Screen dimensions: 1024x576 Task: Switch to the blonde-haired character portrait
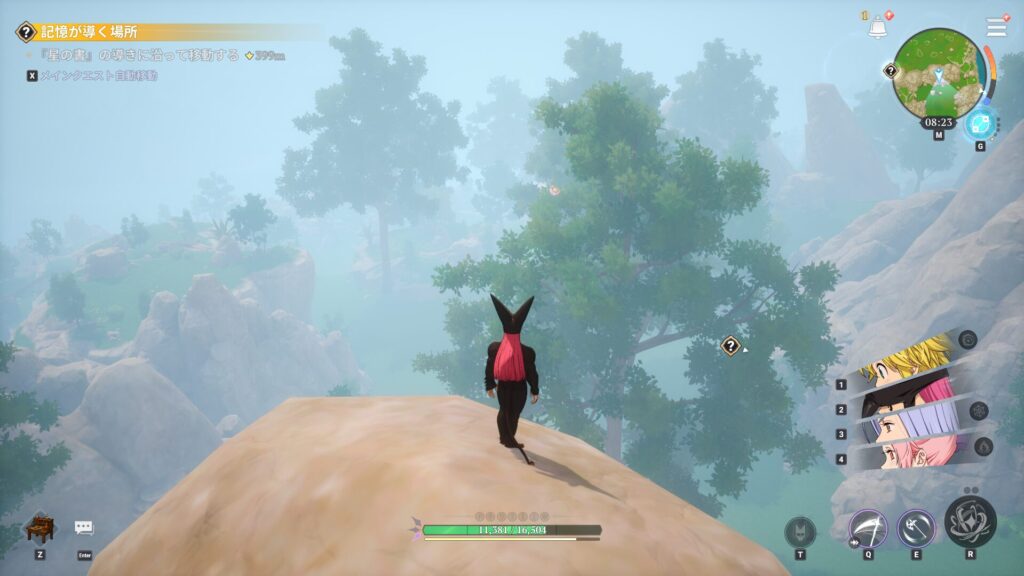point(907,360)
